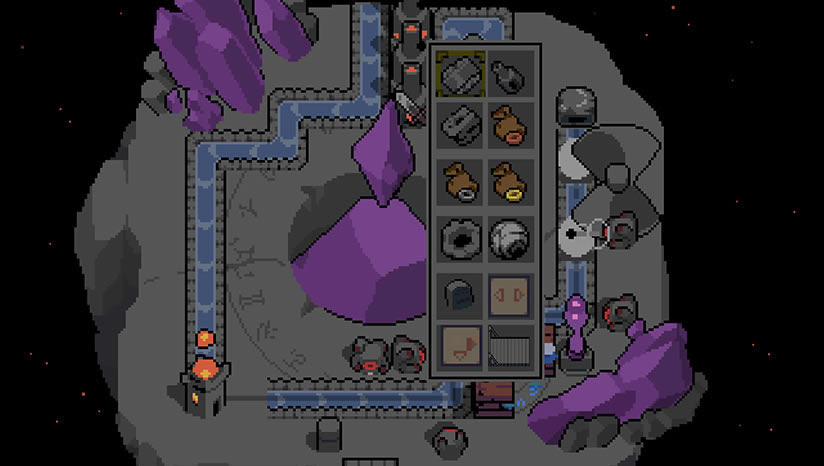The image size is (824, 466).
Task: Choose the brown pipe with yellow ring
Action: click(x=511, y=182)
